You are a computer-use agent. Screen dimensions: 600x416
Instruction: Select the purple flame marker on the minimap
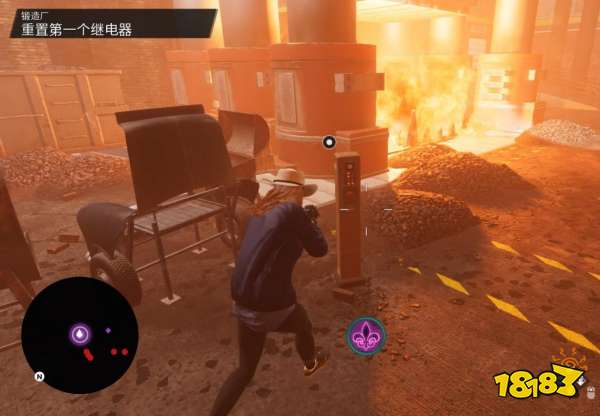tap(79, 334)
